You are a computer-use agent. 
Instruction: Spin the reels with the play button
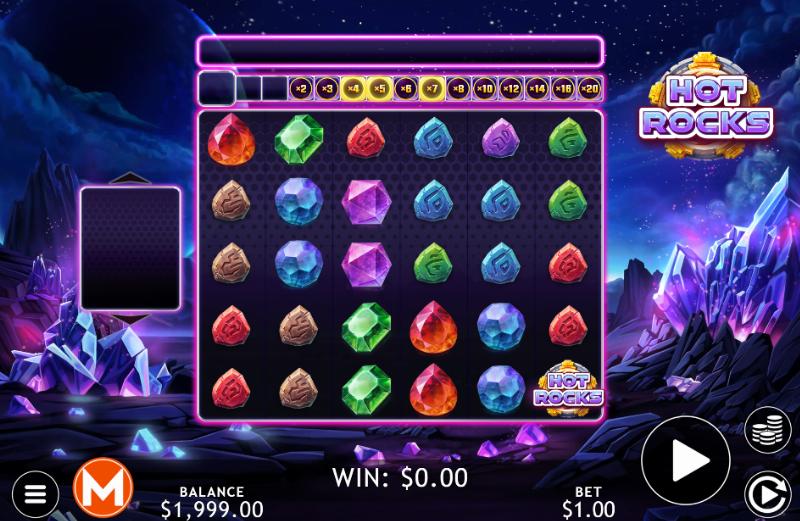pyautogui.click(x=685, y=460)
